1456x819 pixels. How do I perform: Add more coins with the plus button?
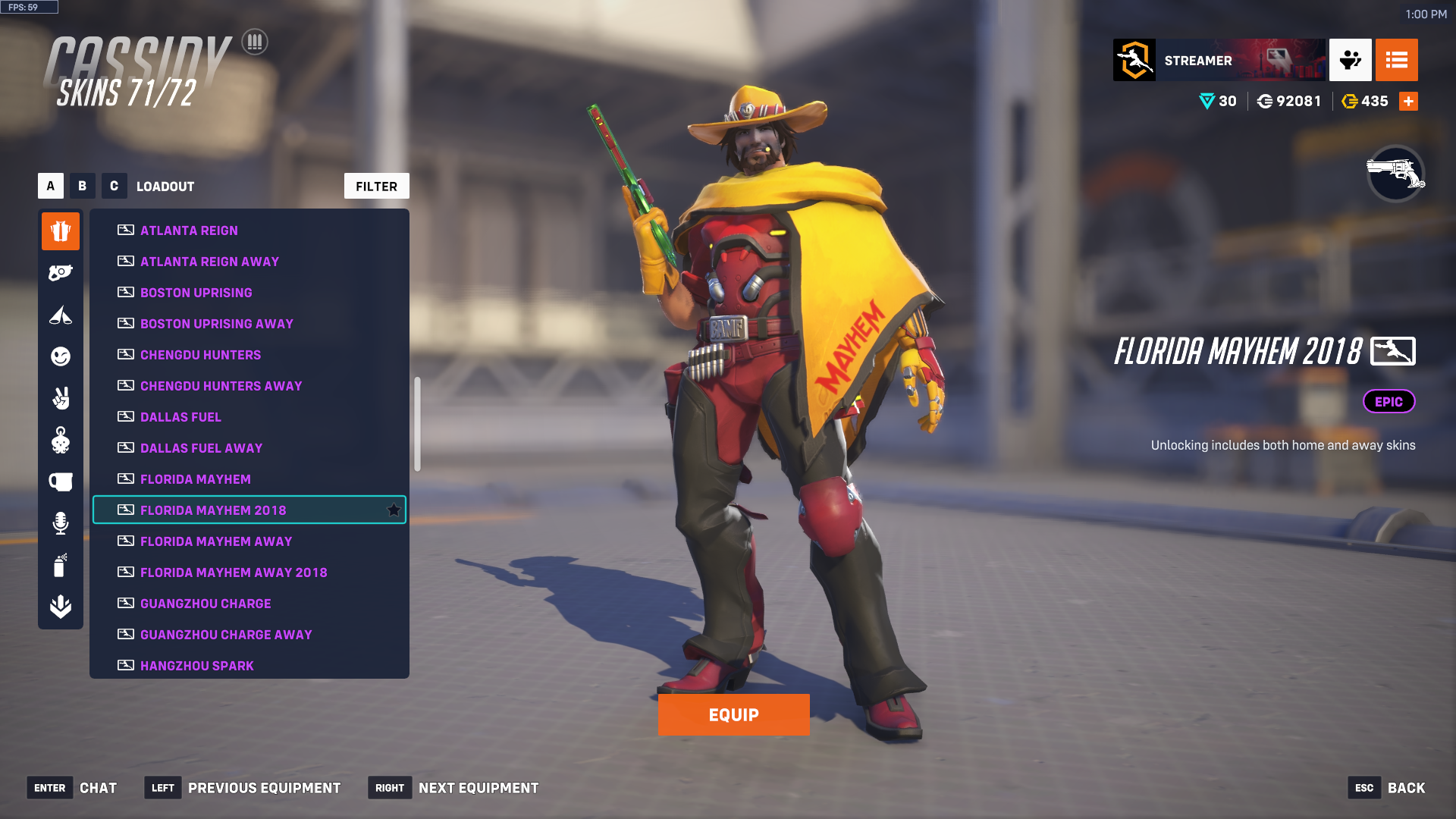pos(1408,102)
